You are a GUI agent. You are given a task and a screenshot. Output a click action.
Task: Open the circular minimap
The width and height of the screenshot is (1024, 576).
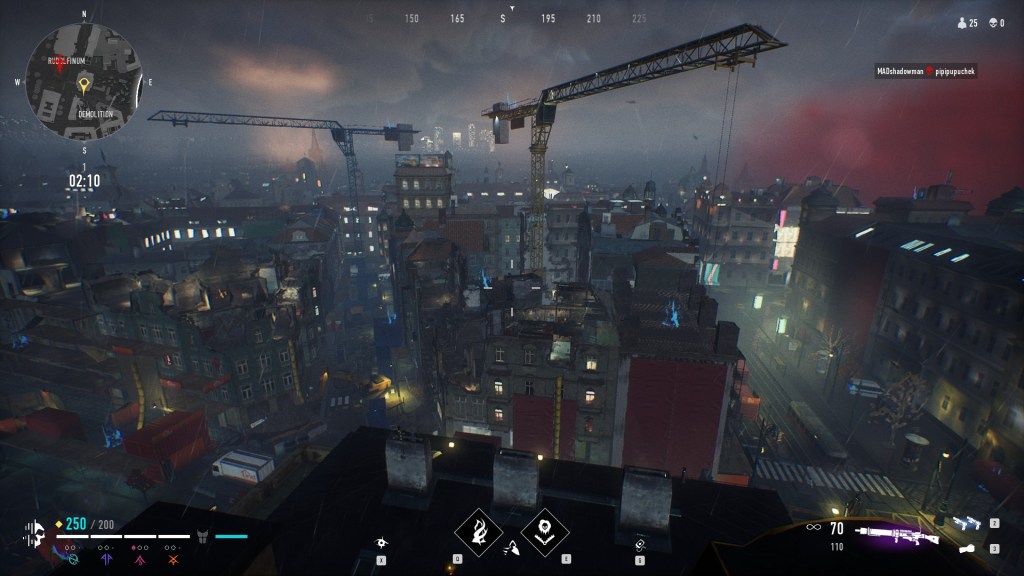click(x=84, y=83)
